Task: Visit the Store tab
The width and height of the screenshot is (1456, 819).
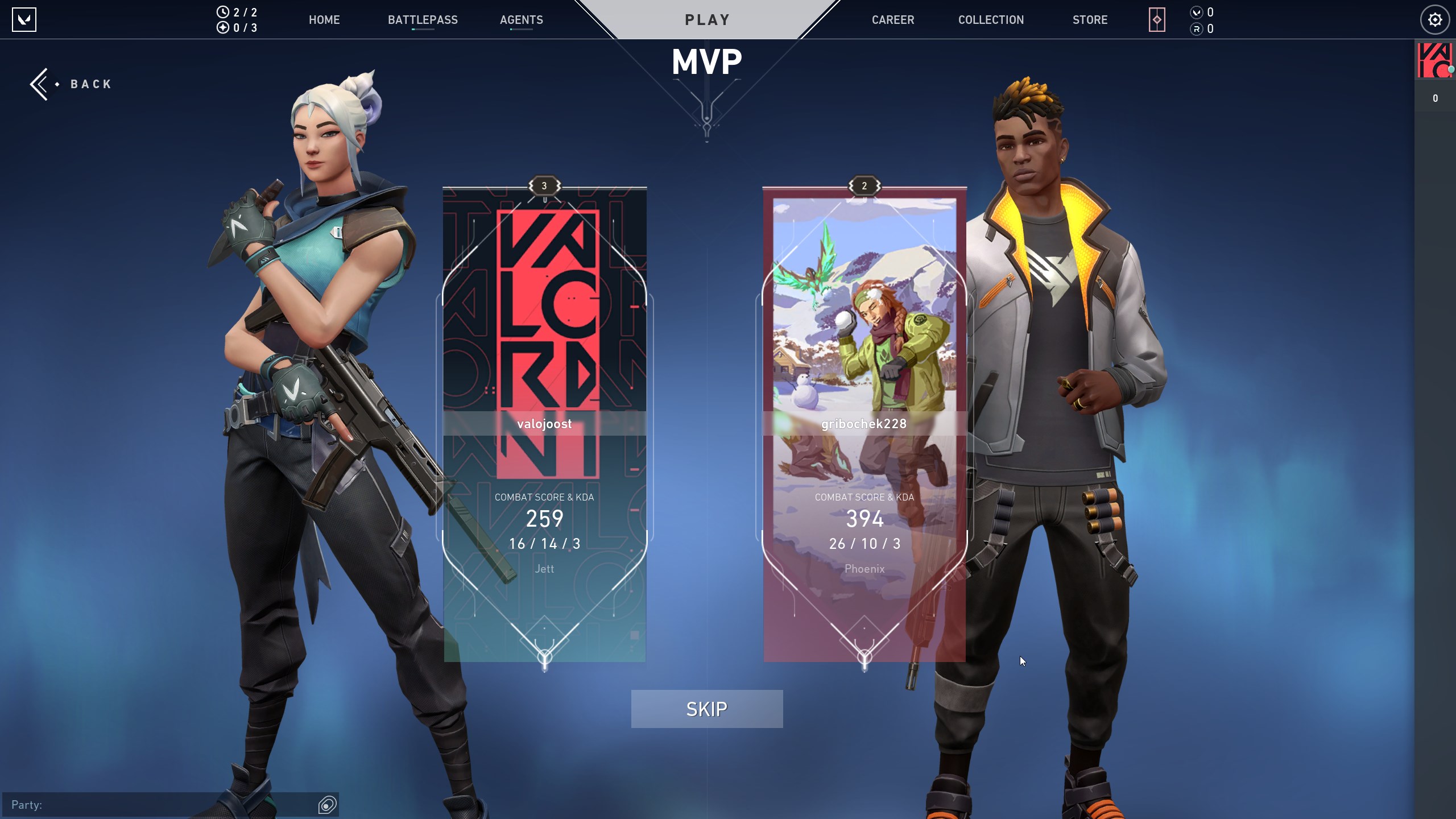Action: tap(1090, 20)
